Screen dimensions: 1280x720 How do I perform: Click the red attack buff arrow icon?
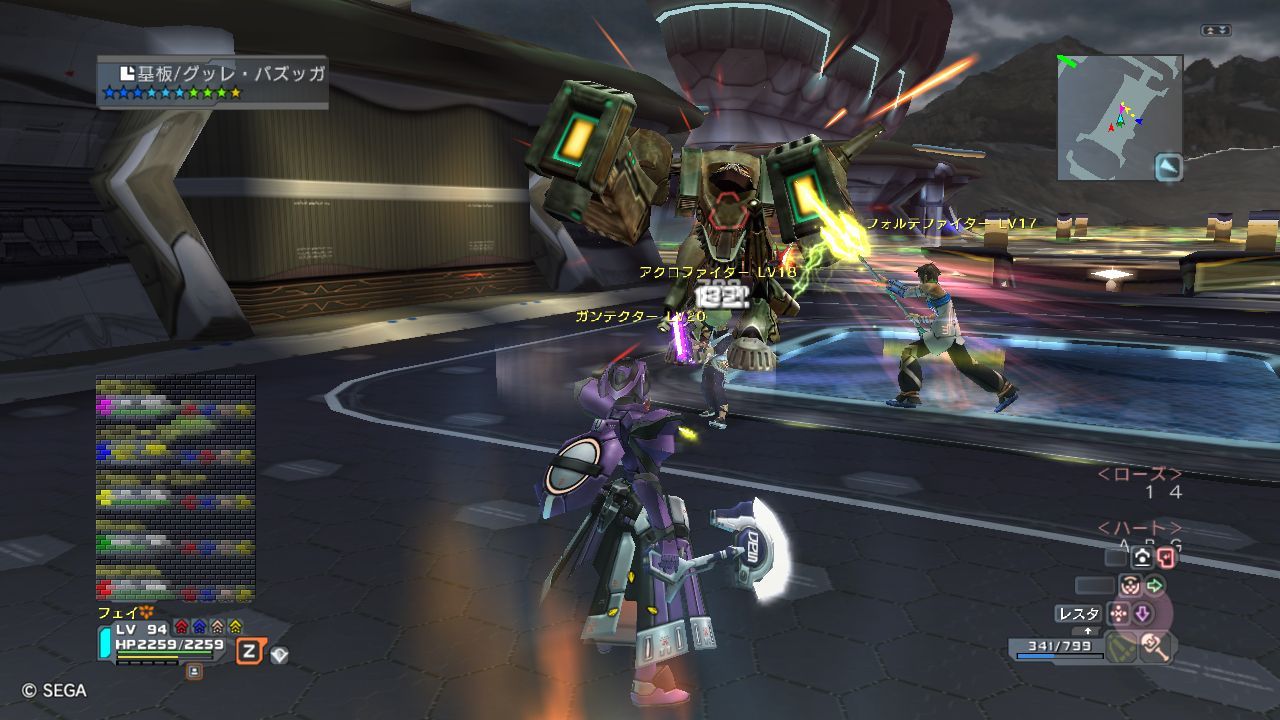[x=181, y=626]
